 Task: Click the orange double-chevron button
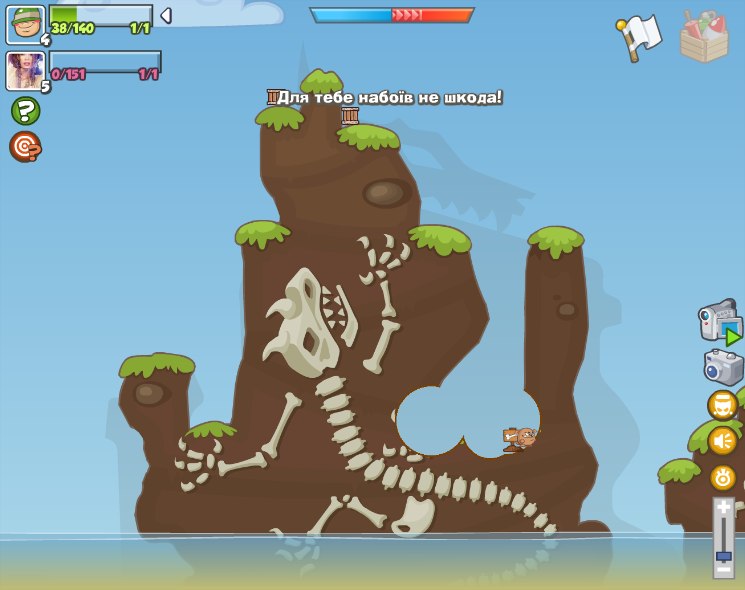(x=722, y=405)
